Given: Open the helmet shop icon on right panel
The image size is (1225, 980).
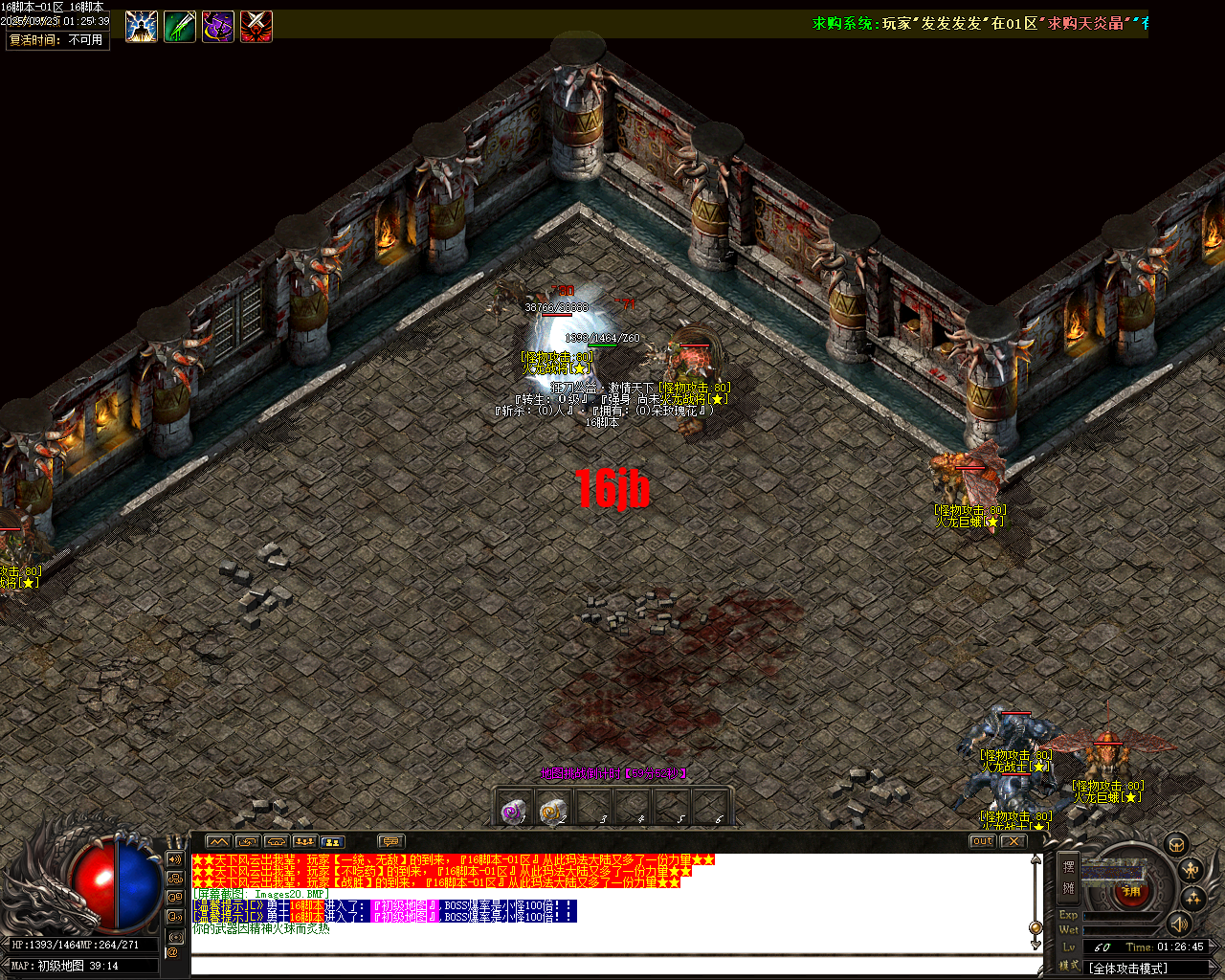Looking at the screenshot, I should click(1178, 845).
